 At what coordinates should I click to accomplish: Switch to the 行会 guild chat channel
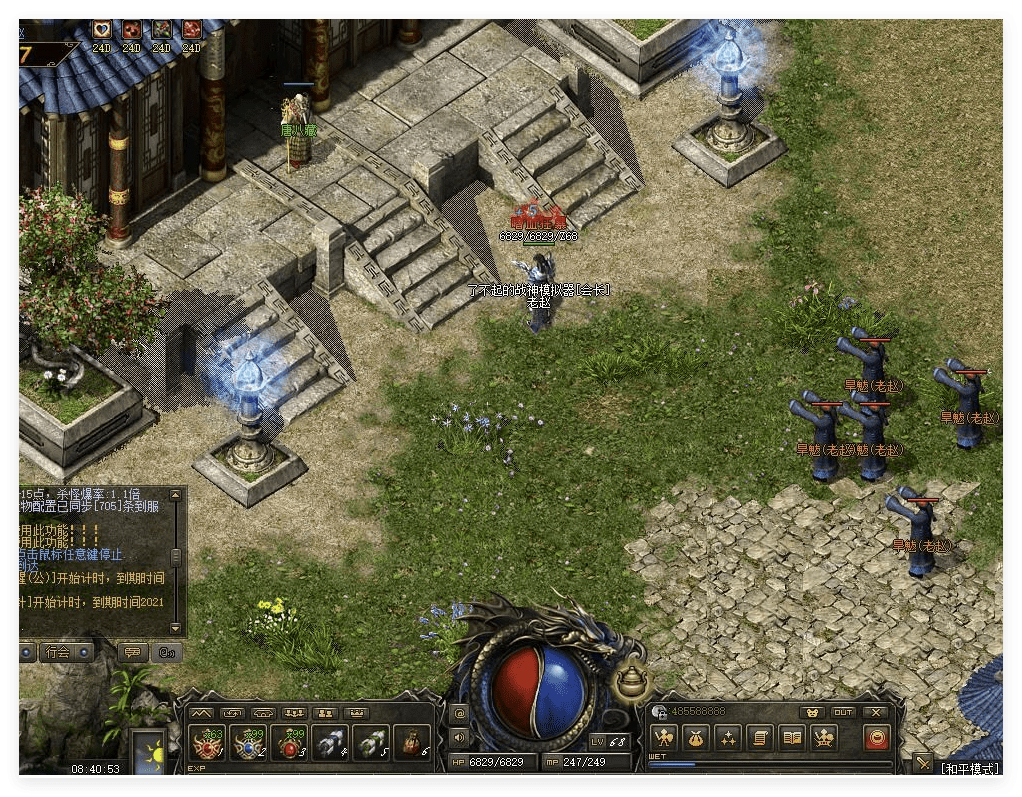pos(57,652)
